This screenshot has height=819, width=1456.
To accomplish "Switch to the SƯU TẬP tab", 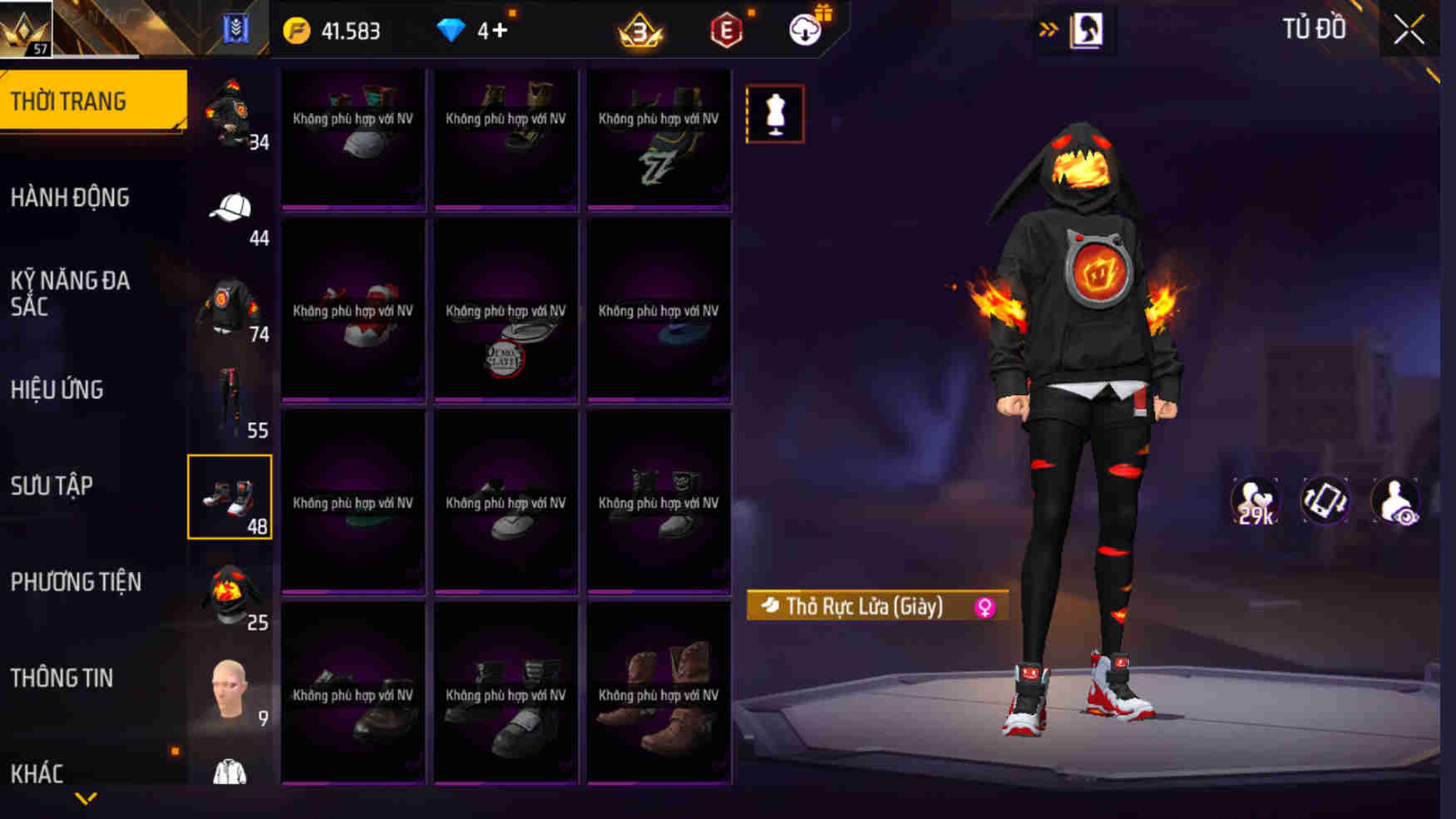I will tap(52, 486).
